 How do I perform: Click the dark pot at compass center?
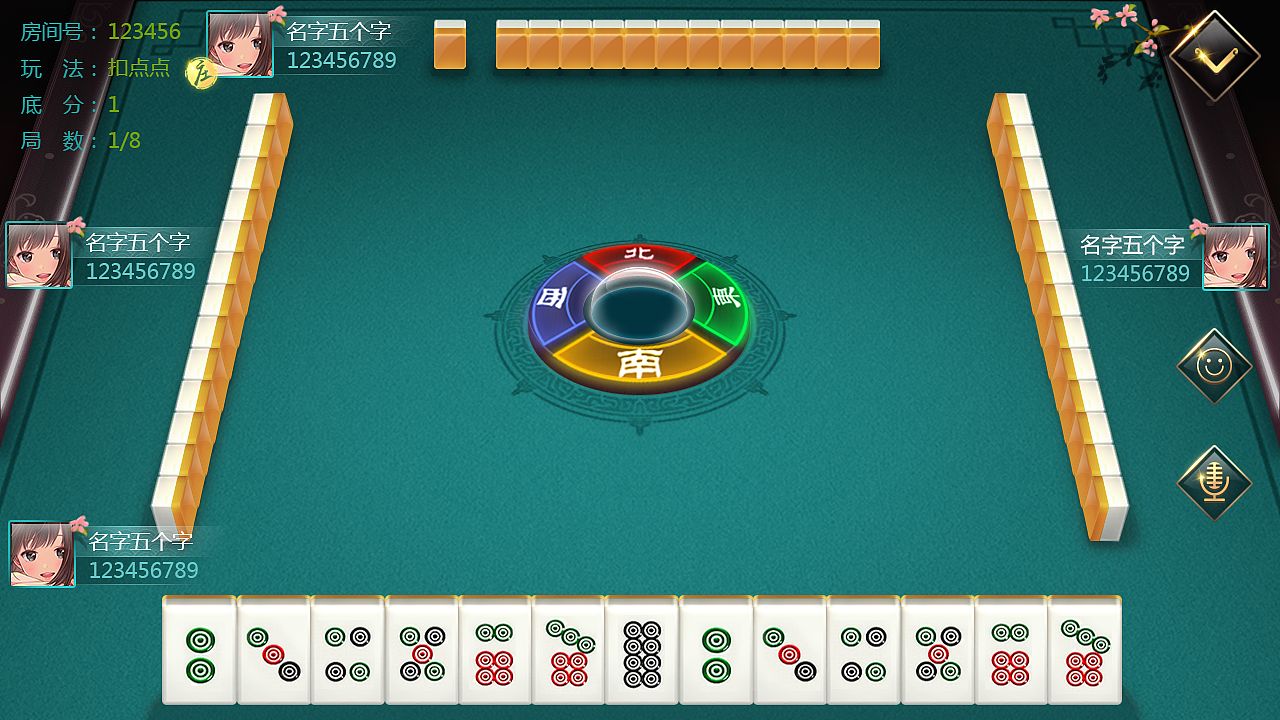tap(638, 303)
